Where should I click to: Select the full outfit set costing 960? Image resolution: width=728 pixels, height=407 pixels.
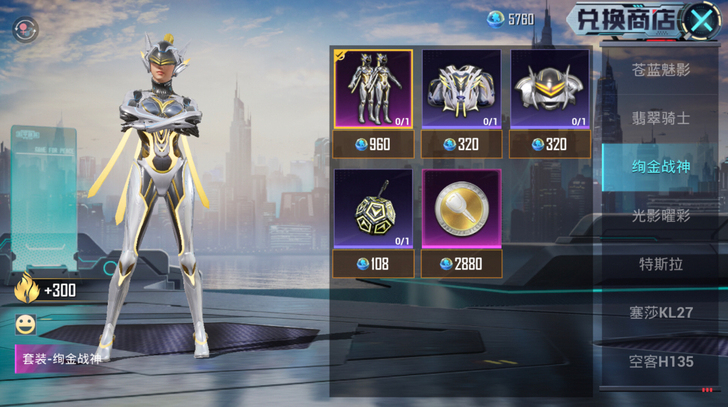372,102
